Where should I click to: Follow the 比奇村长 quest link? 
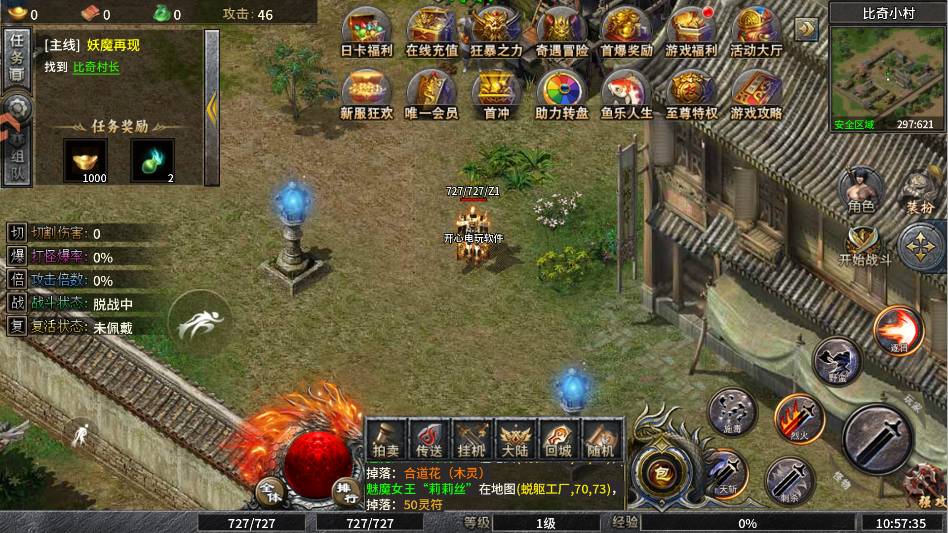[96, 67]
